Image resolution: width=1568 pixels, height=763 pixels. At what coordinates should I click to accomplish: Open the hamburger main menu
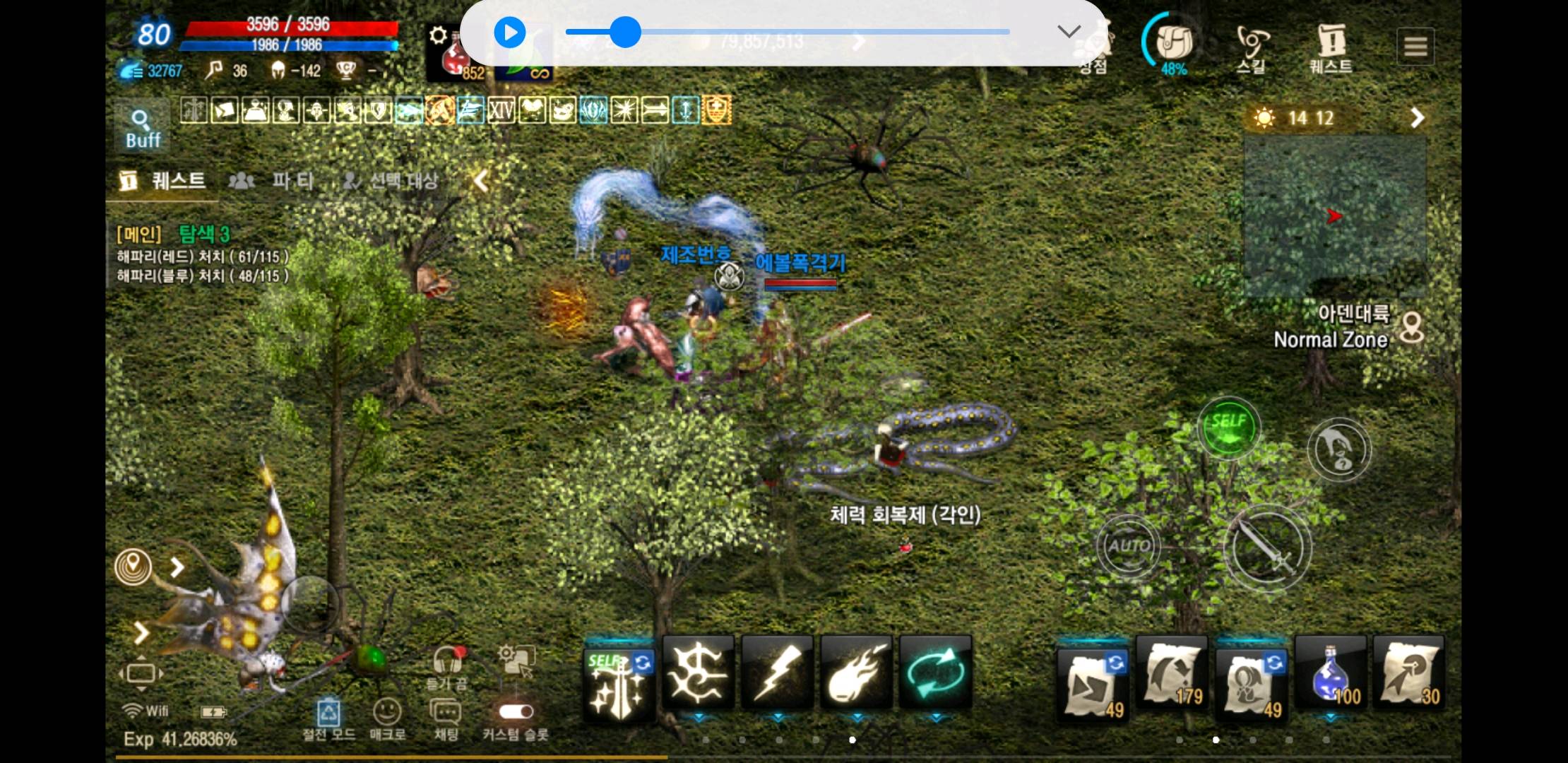click(1415, 47)
